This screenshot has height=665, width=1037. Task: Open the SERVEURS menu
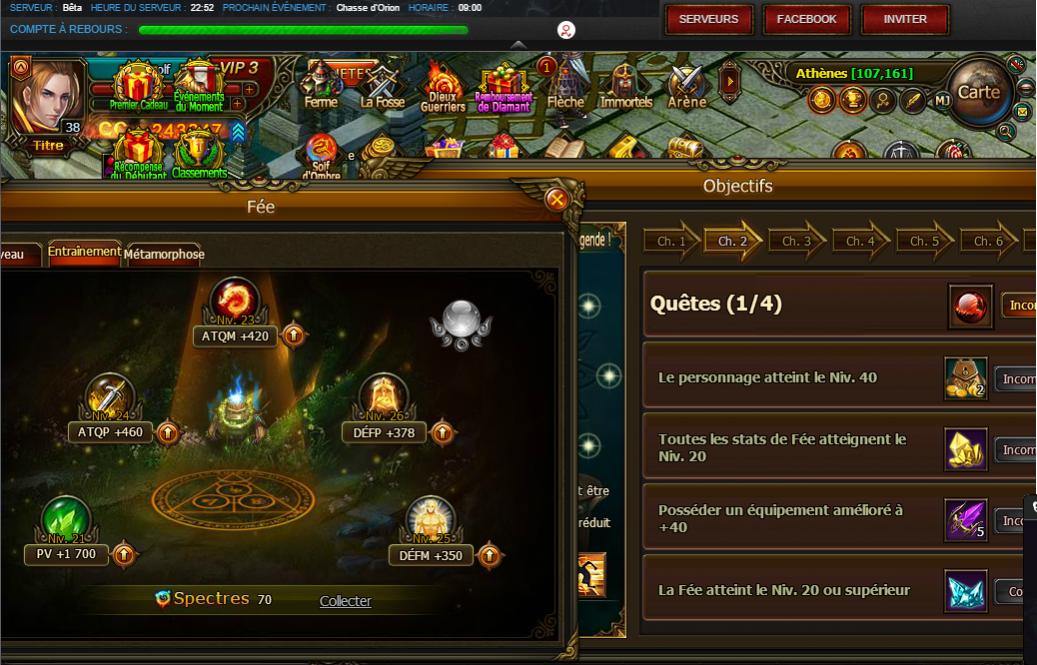coord(708,20)
